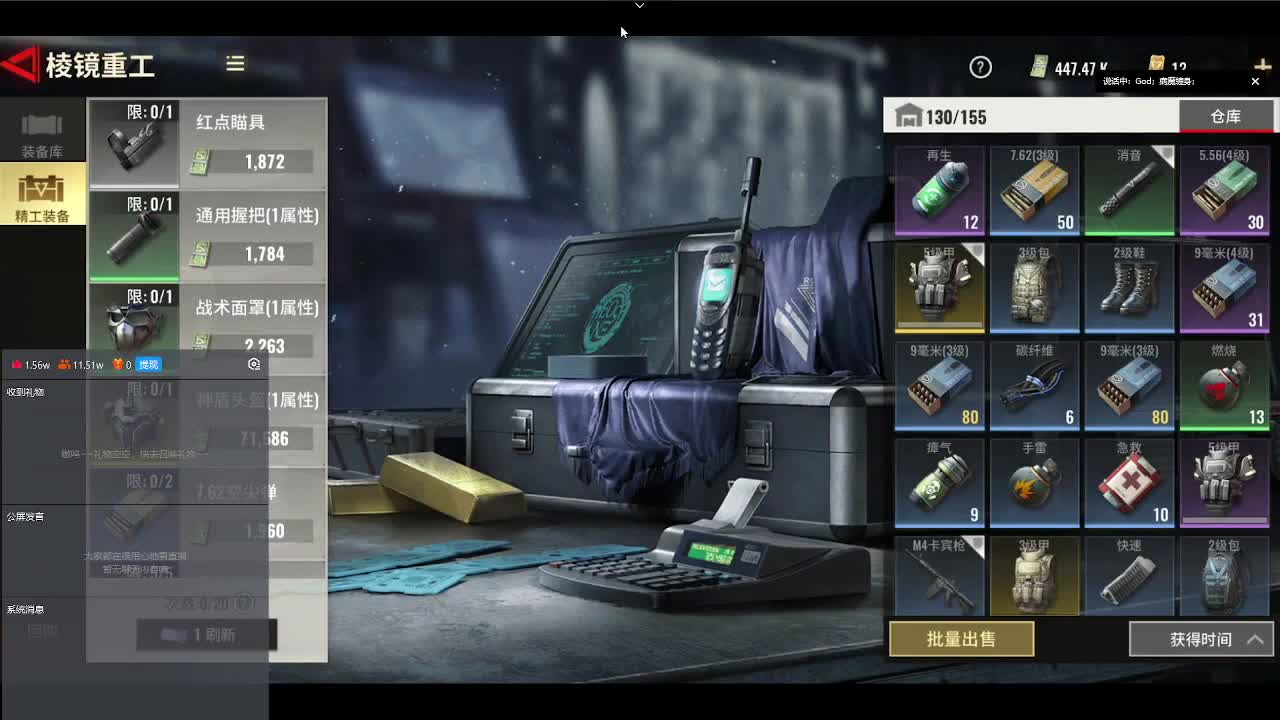
Task: Click the chevron at the top center of screen
Action: click(x=639, y=5)
